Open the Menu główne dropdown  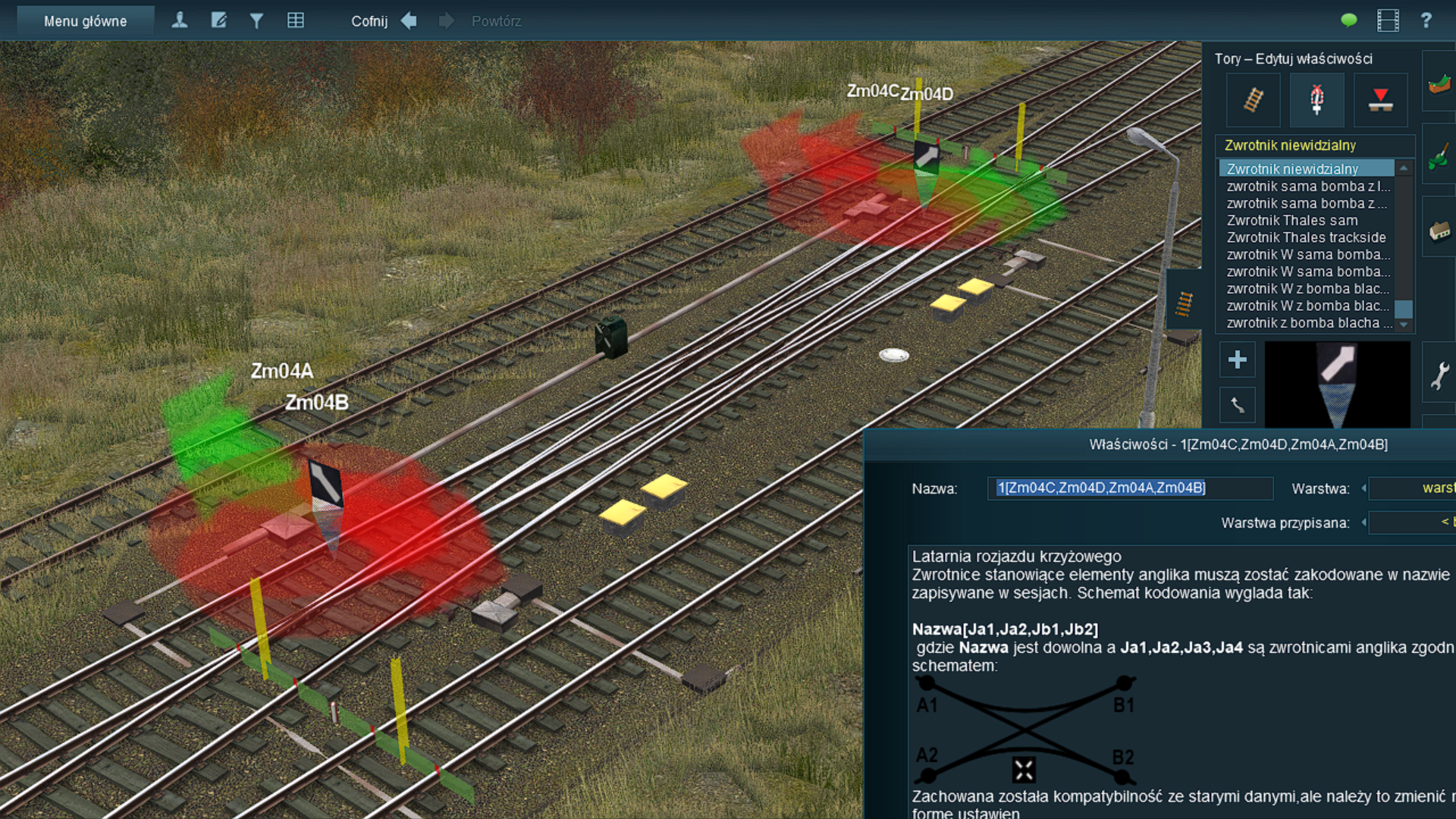pos(85,21)
